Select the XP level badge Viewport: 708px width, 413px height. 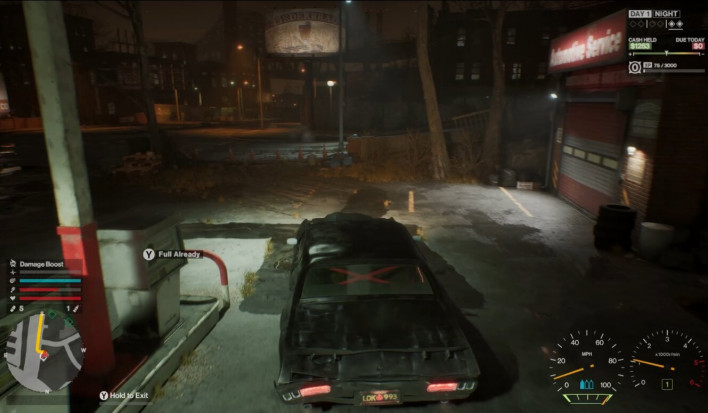pyautogui.click(x=636, y=67)
